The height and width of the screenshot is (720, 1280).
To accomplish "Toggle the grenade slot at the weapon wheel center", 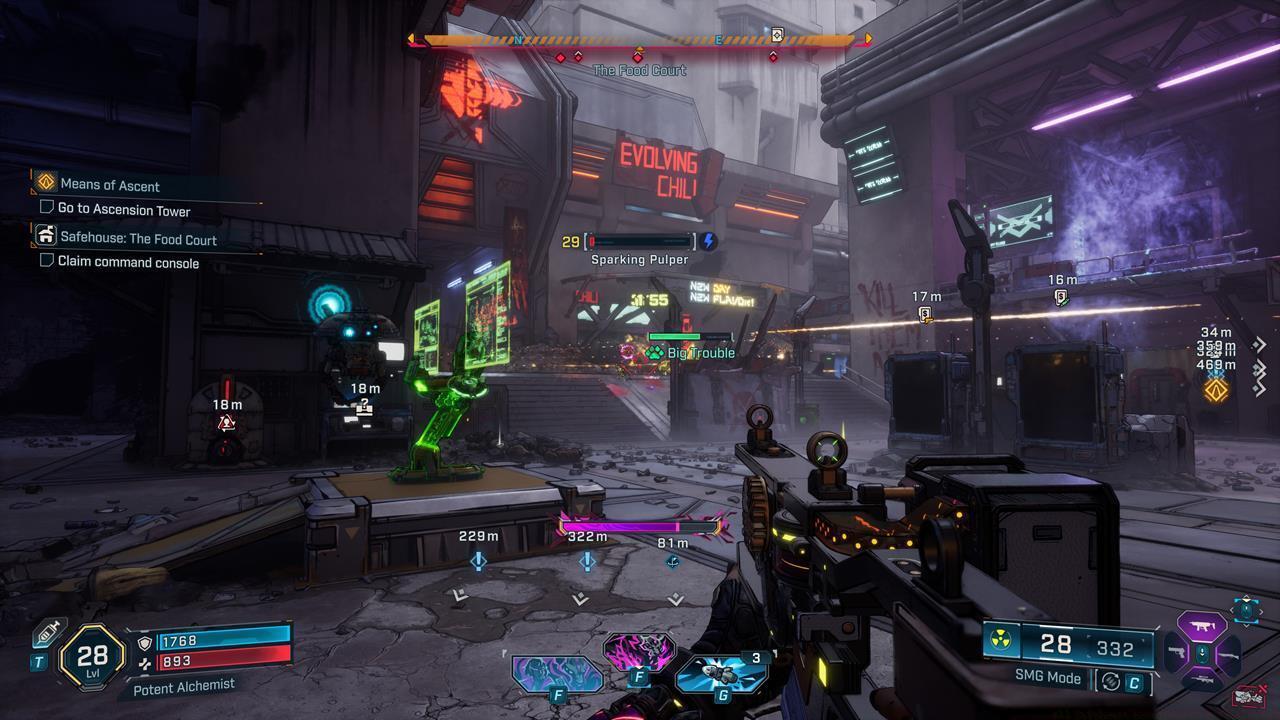I will [x=1202, y=652].
